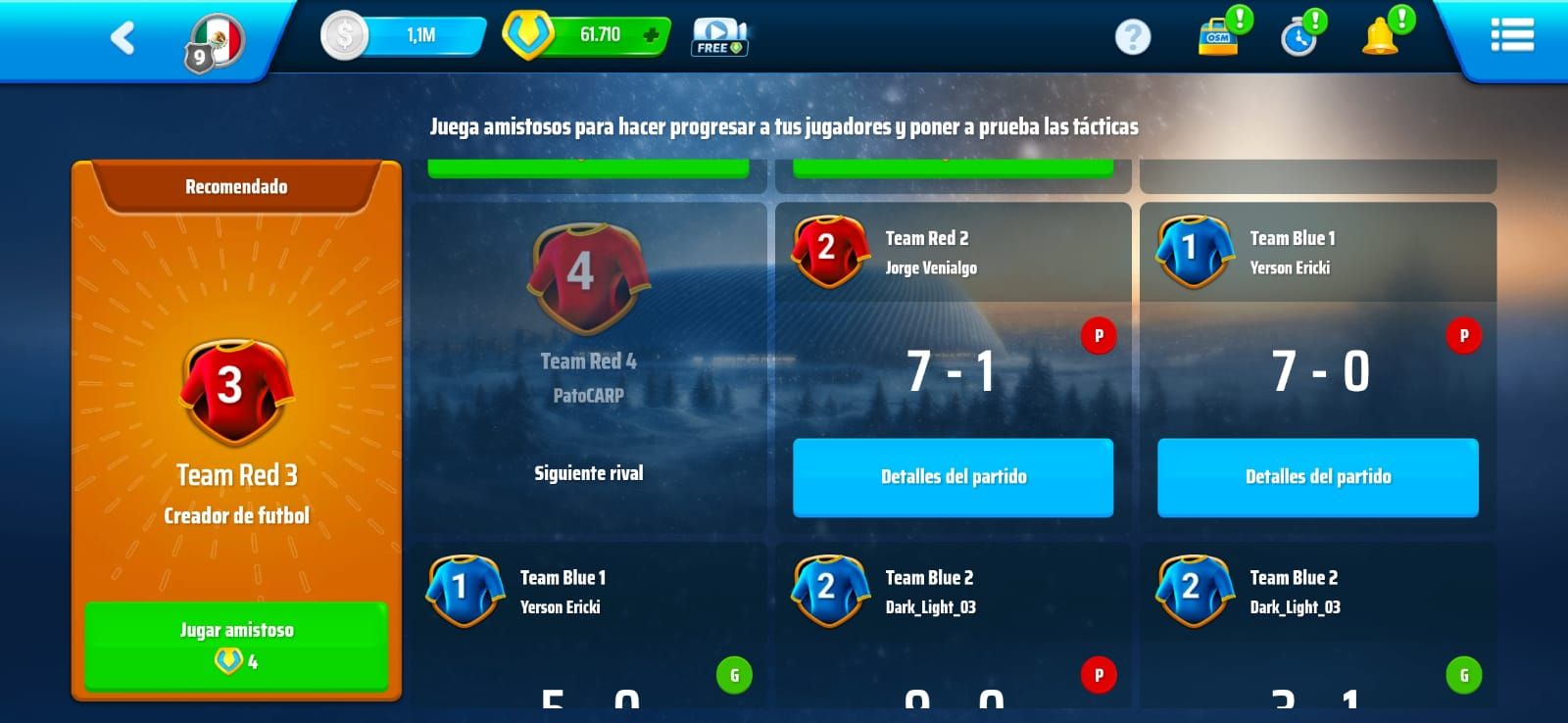Open the OSM shop basket icon
Screen dimensions: 1568x723
tap(1218, 36)
